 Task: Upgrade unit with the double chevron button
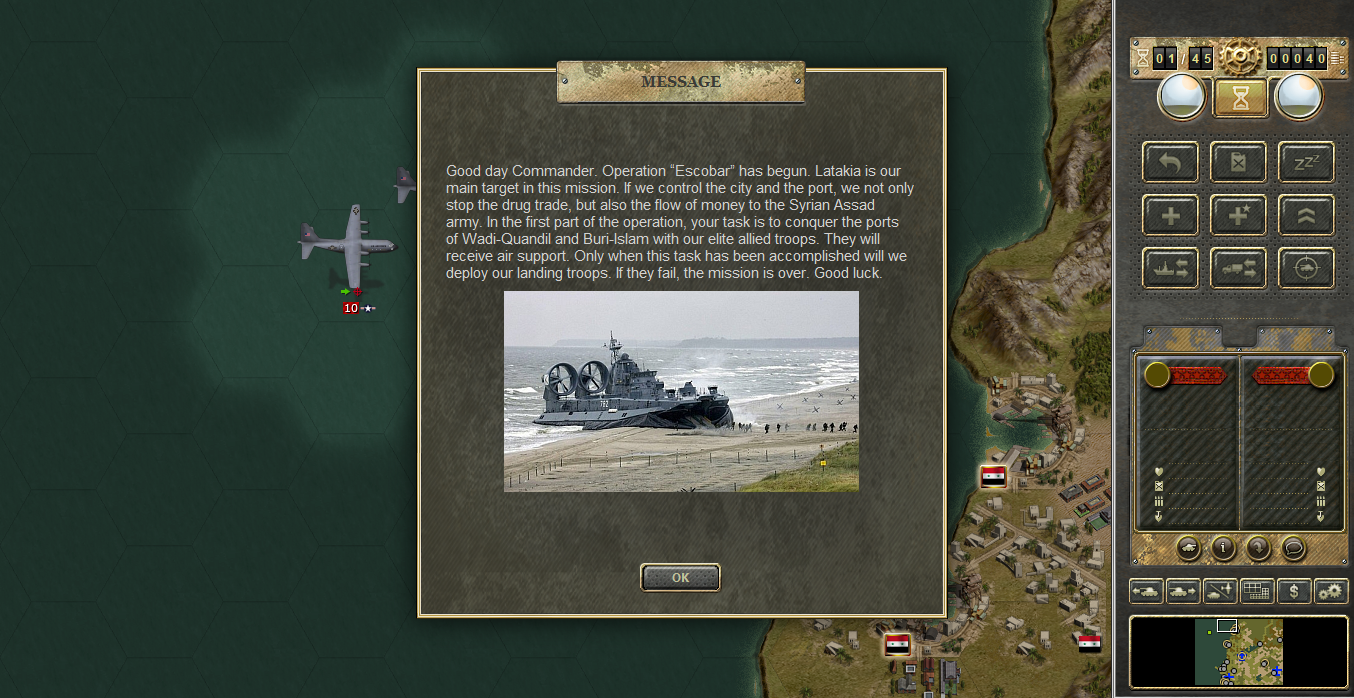pos(1306,214)
